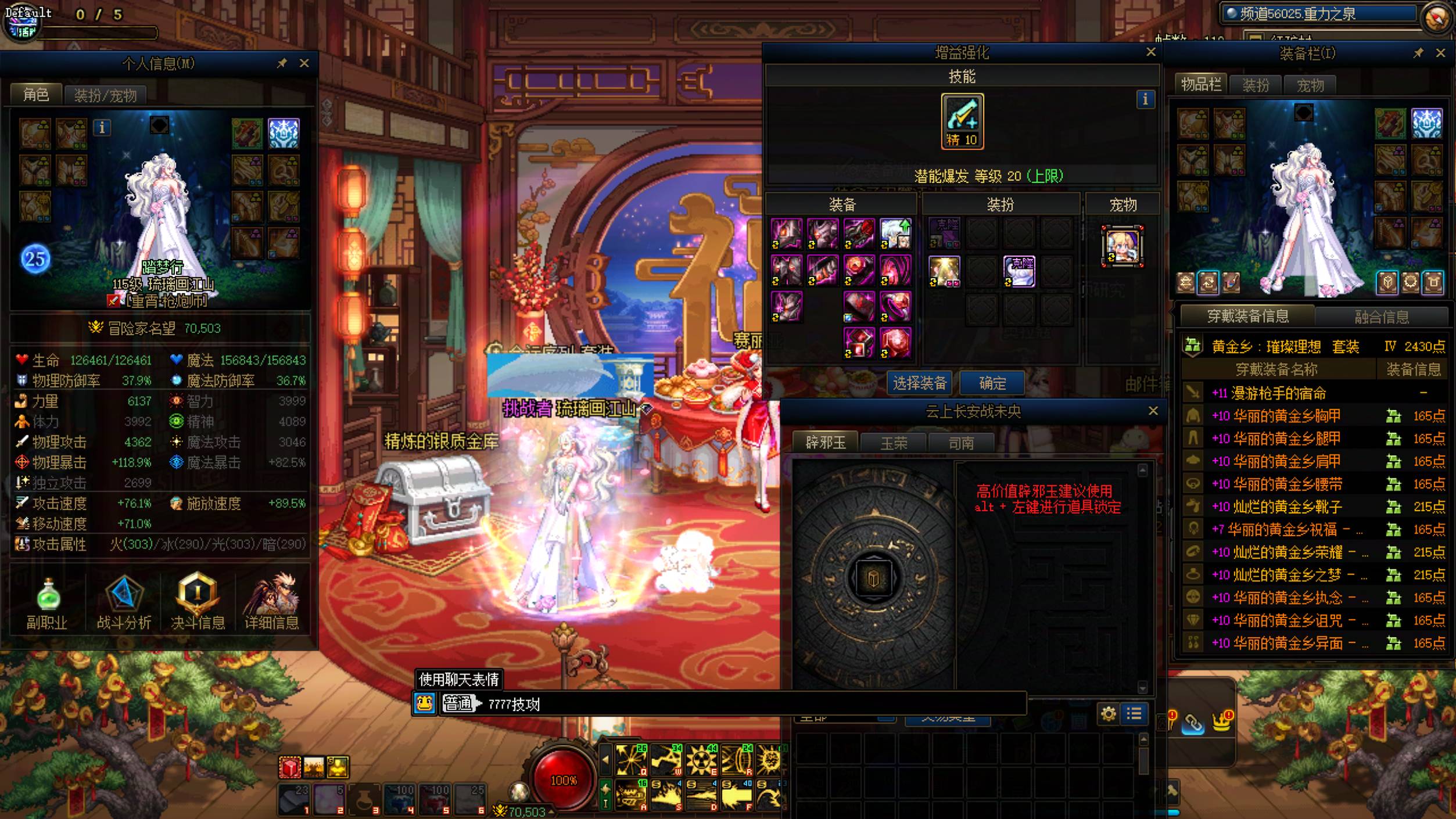Show 决斗信息 duel information
1456x819 pixels.
coord(198,602)
